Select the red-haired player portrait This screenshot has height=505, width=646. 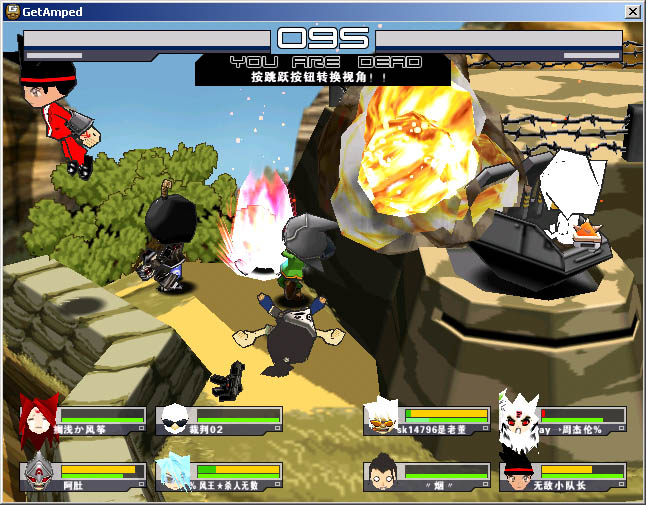tap(38, 418)
